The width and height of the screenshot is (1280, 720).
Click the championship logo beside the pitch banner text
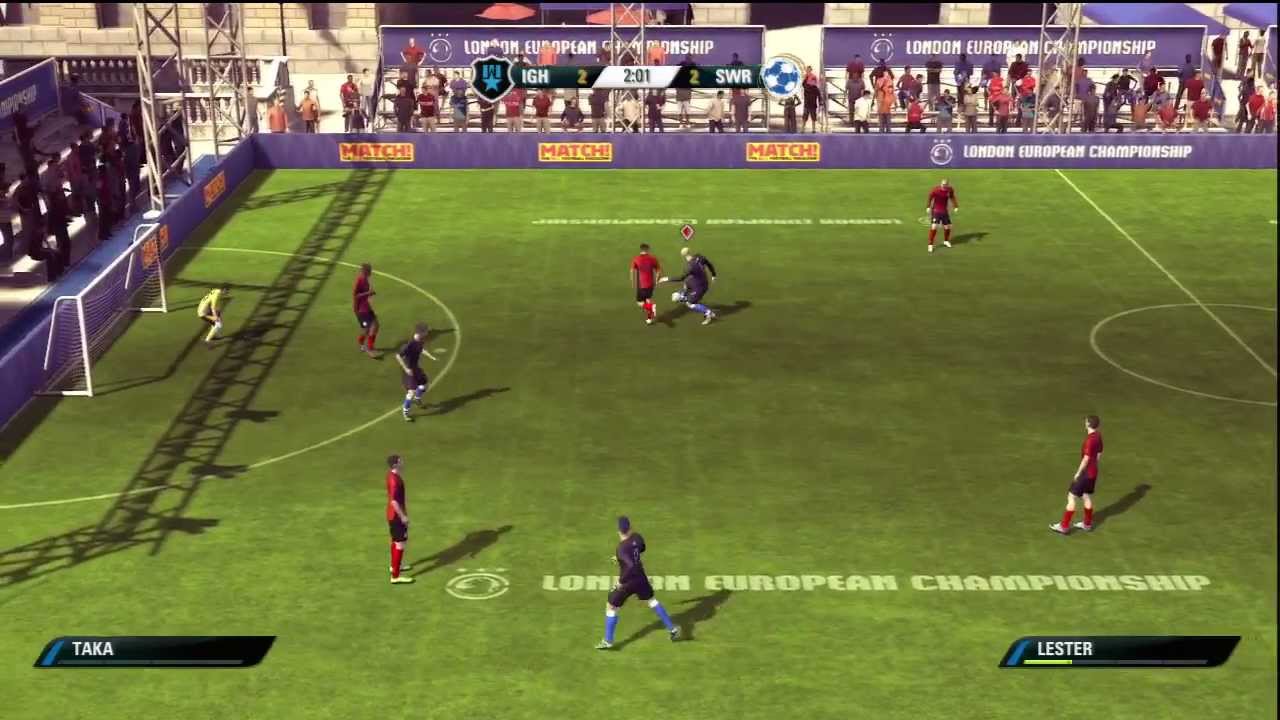(941, 152)
